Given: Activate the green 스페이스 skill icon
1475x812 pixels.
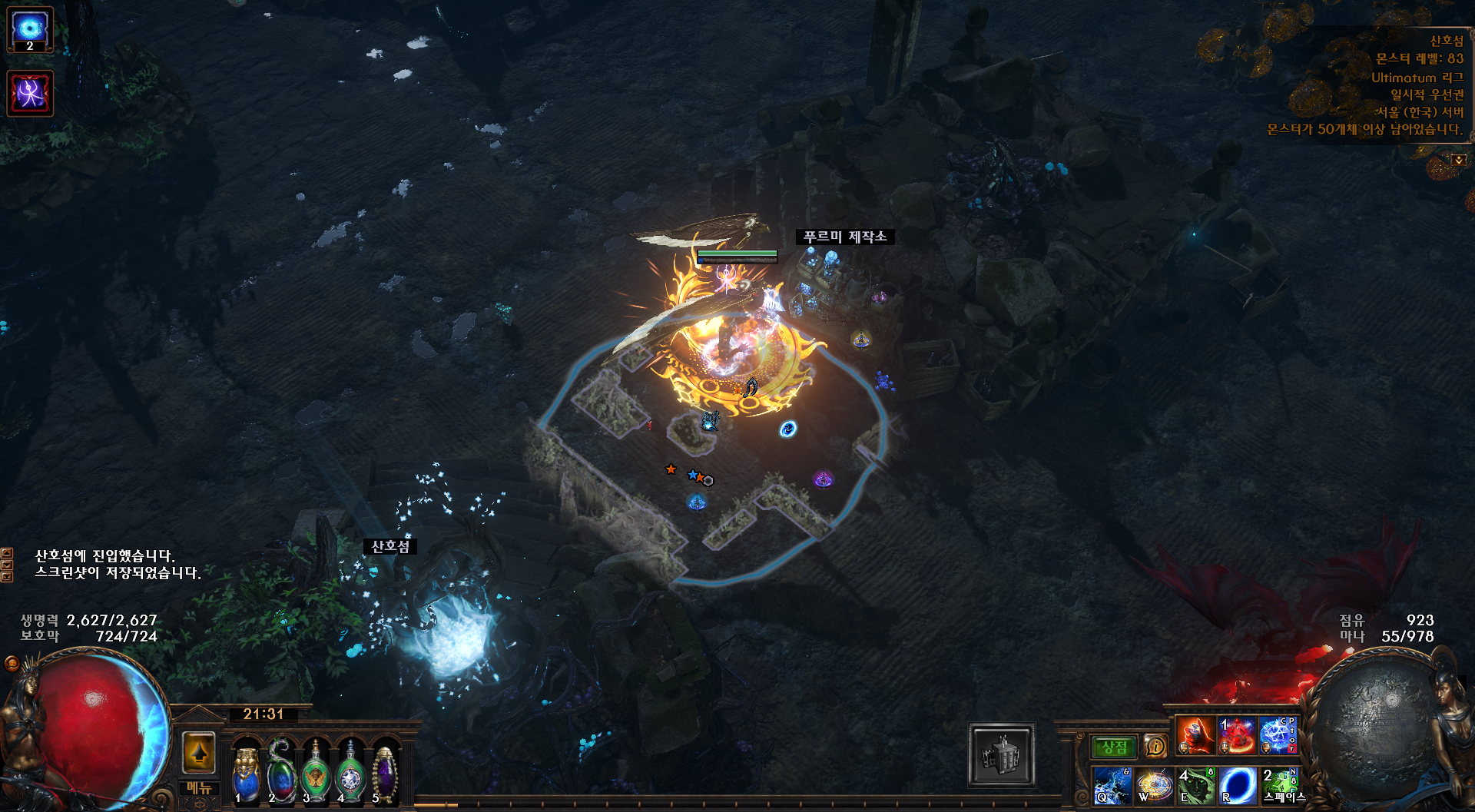Looking at the screenshot, I should (1279, 785).
